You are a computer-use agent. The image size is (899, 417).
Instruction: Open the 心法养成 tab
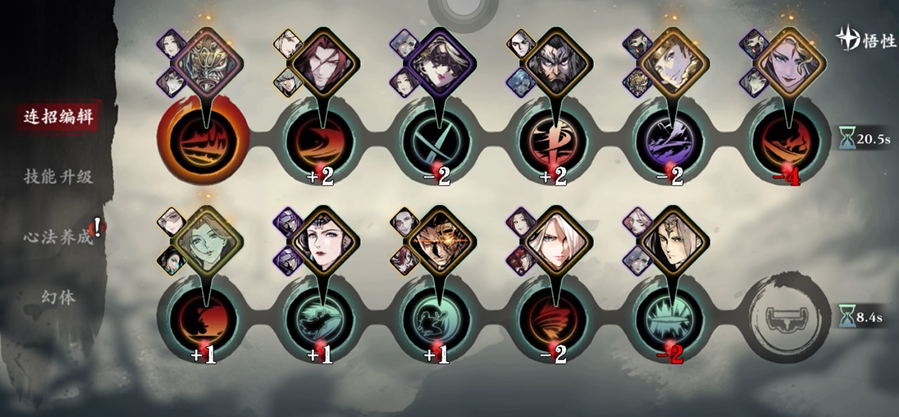pos(58,237)
